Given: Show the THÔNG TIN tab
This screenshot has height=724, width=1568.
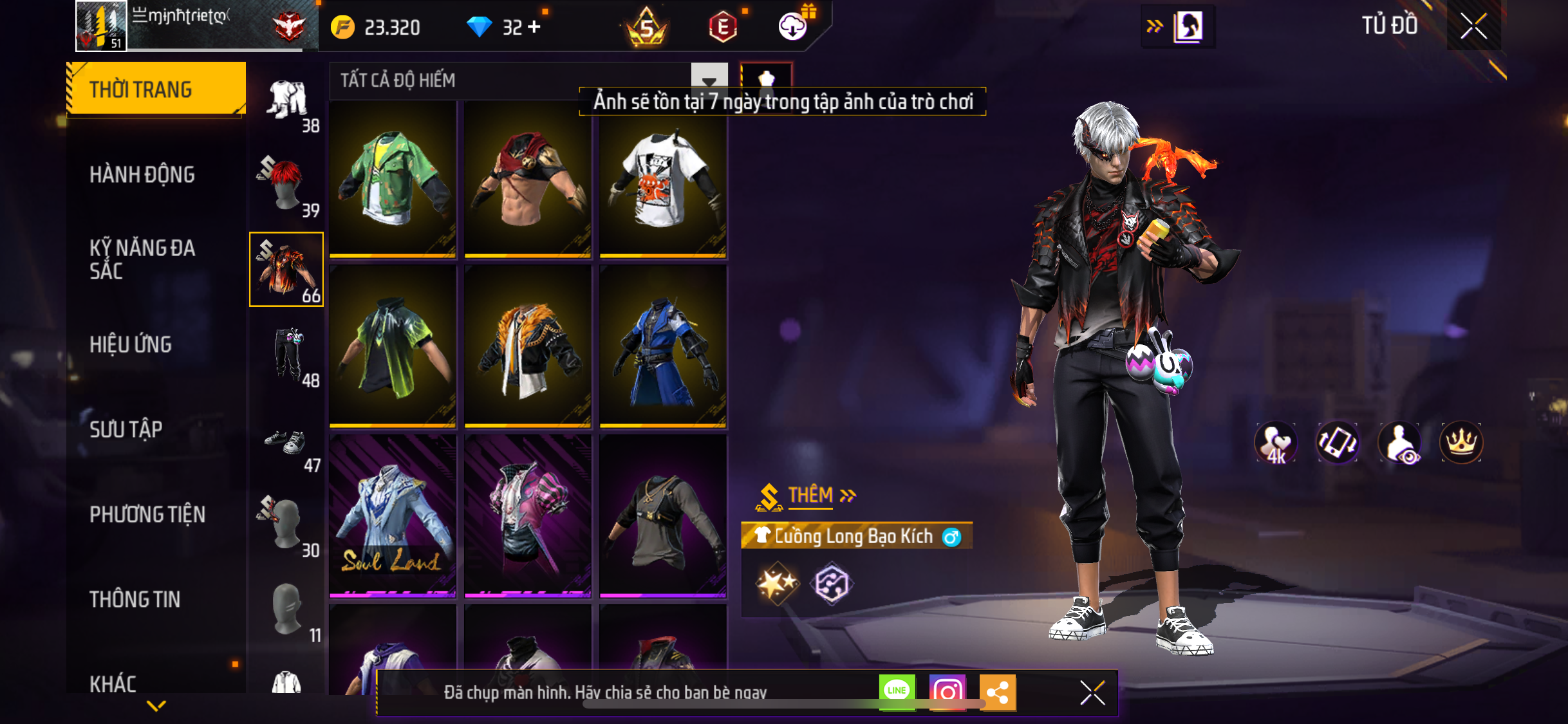Looking at the screenshot, I should (x=135, y=599).
